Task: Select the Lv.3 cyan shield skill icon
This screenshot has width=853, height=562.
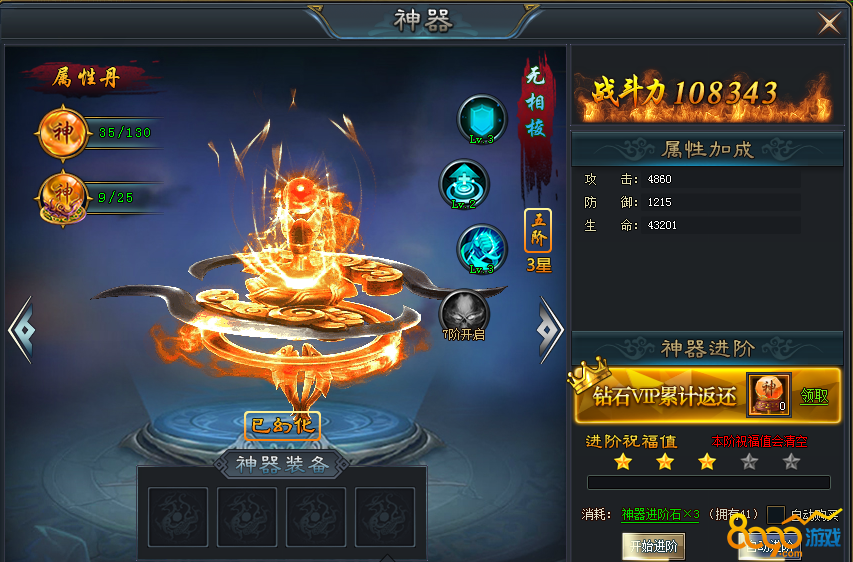Action: click(482, 119)
